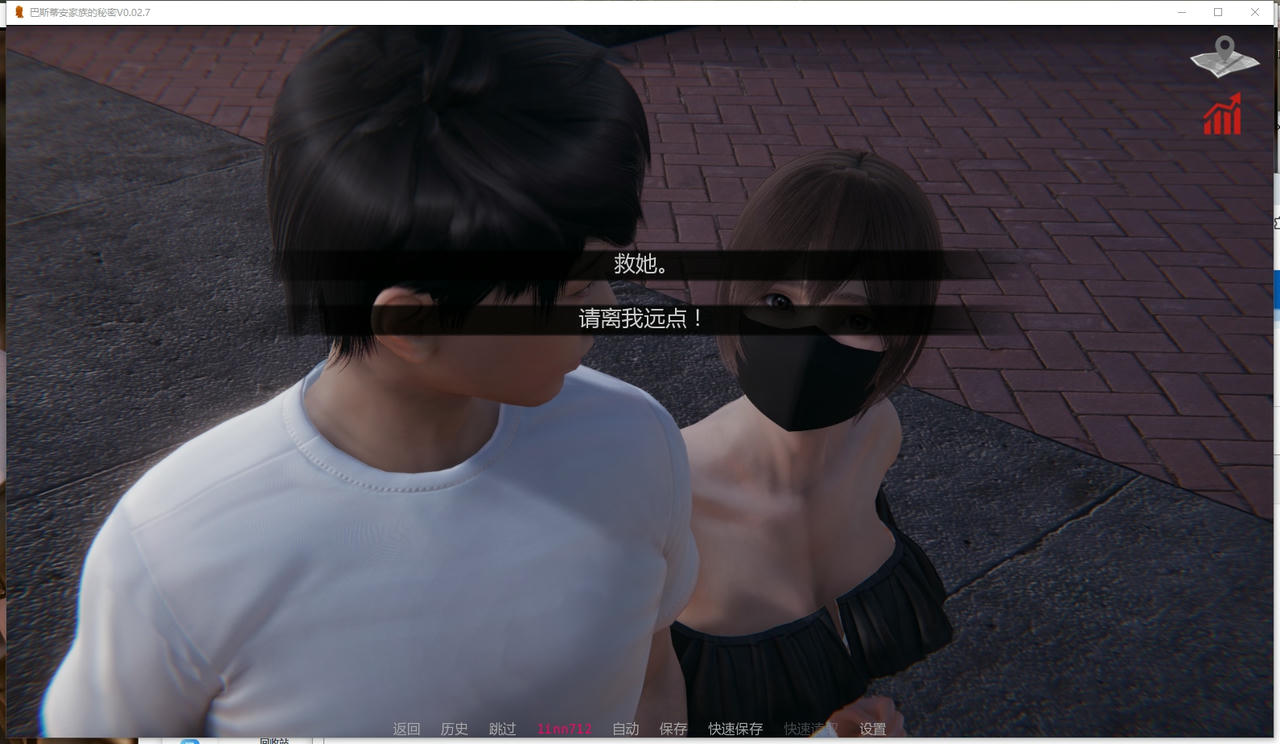Open the 历史 dialogue history

click(453, 729)
